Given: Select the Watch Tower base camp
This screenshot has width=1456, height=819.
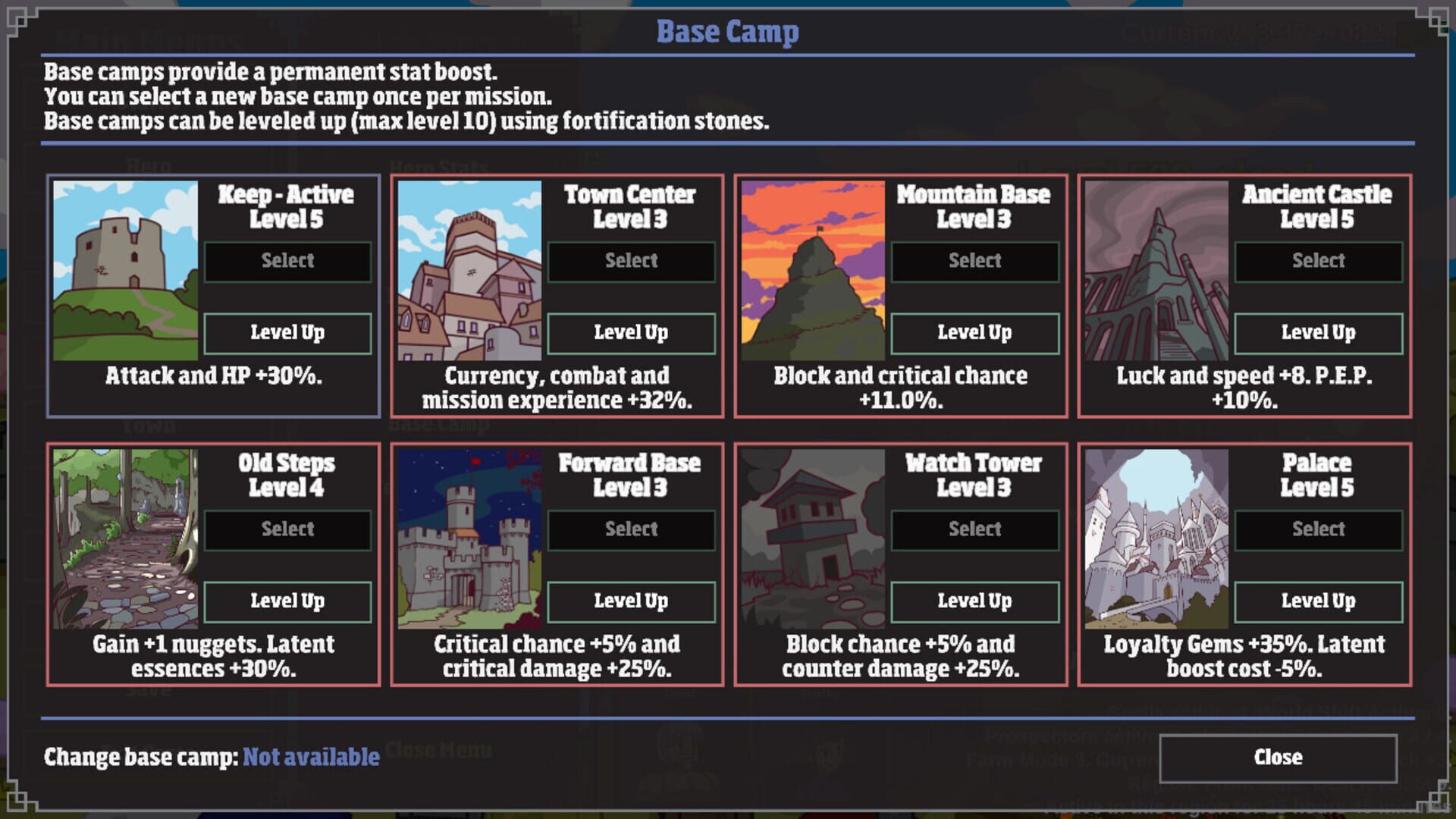Looking at the screenshot, I should (975, 529).
